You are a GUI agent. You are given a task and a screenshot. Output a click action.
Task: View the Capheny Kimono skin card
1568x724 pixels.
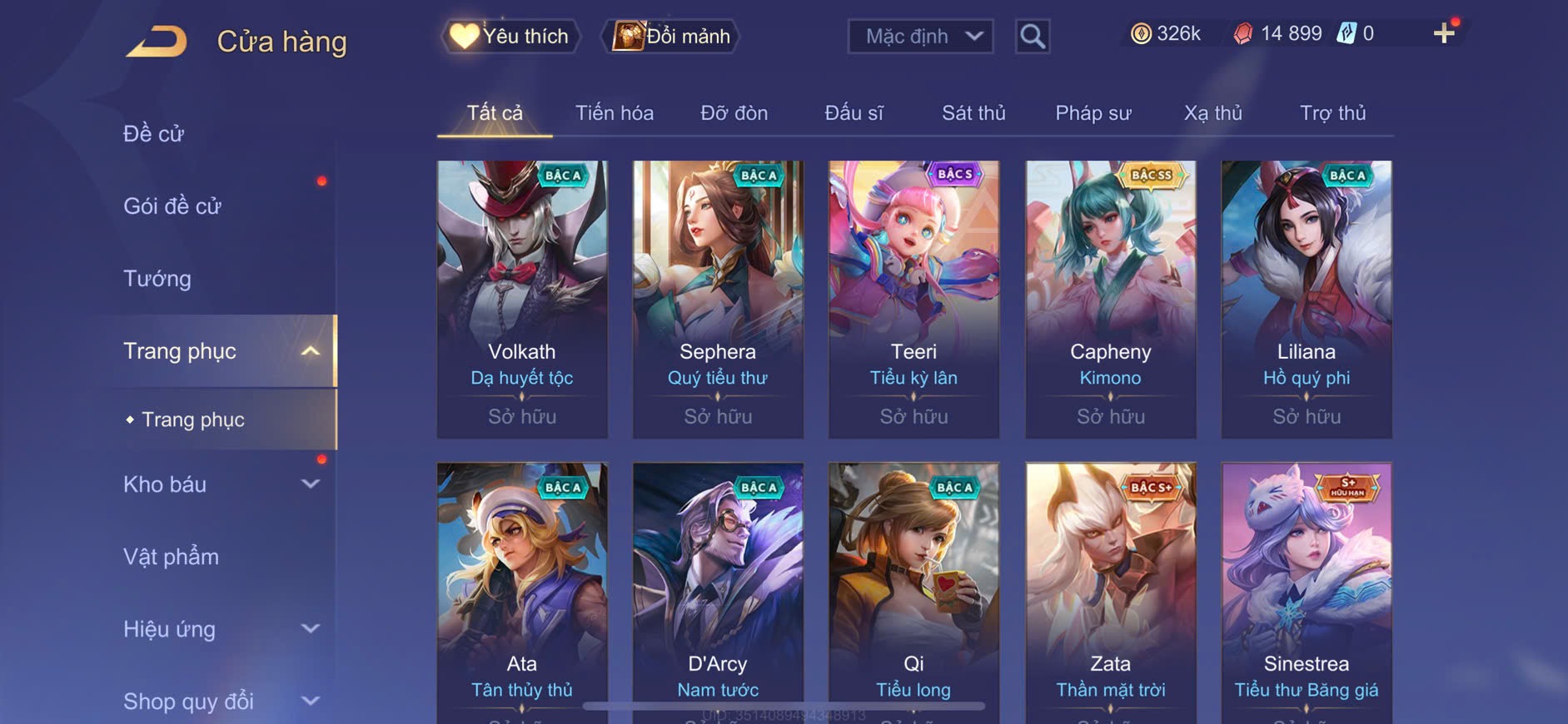1110,299
